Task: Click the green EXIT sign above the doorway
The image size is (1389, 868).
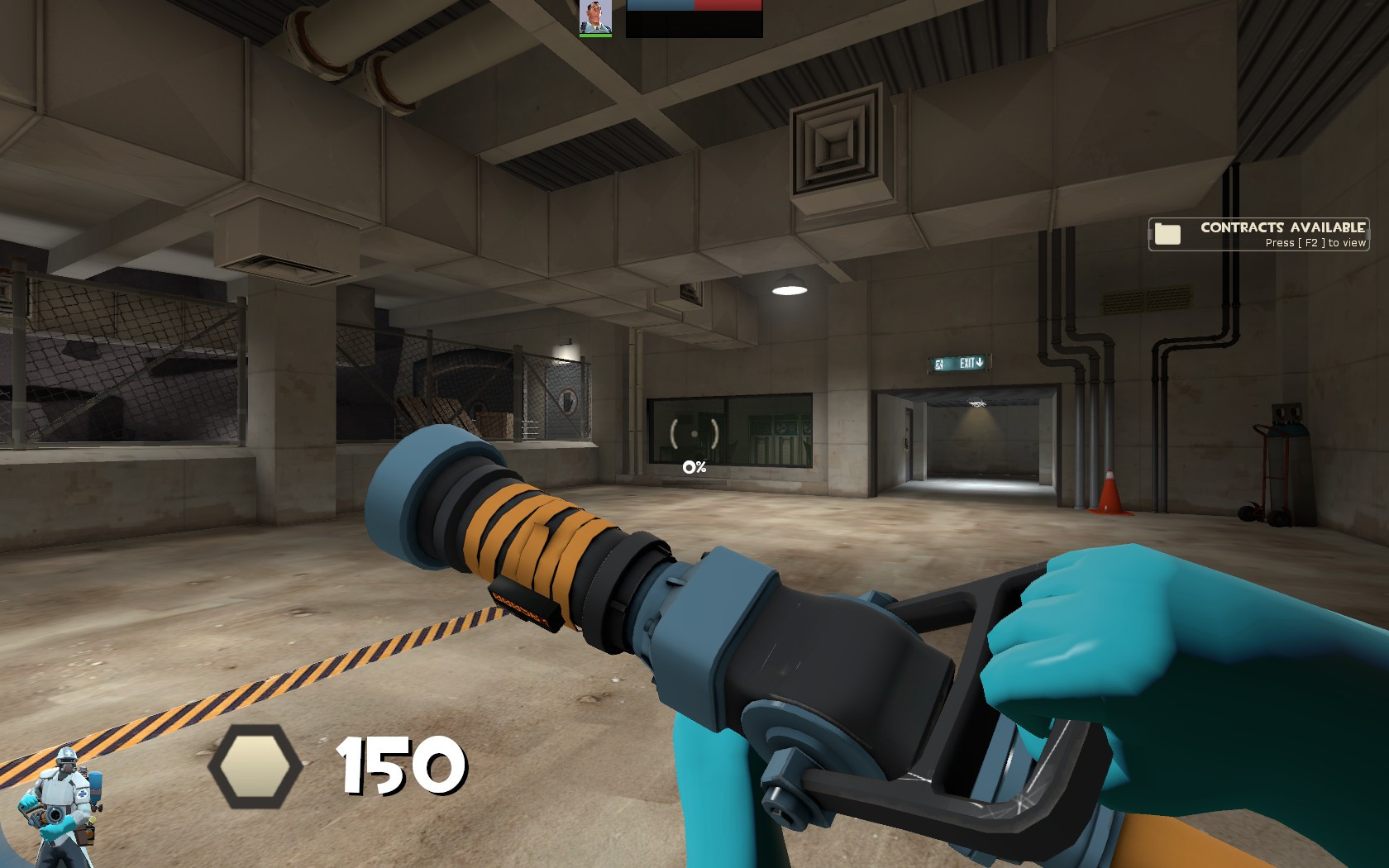Action: point(959,361)
